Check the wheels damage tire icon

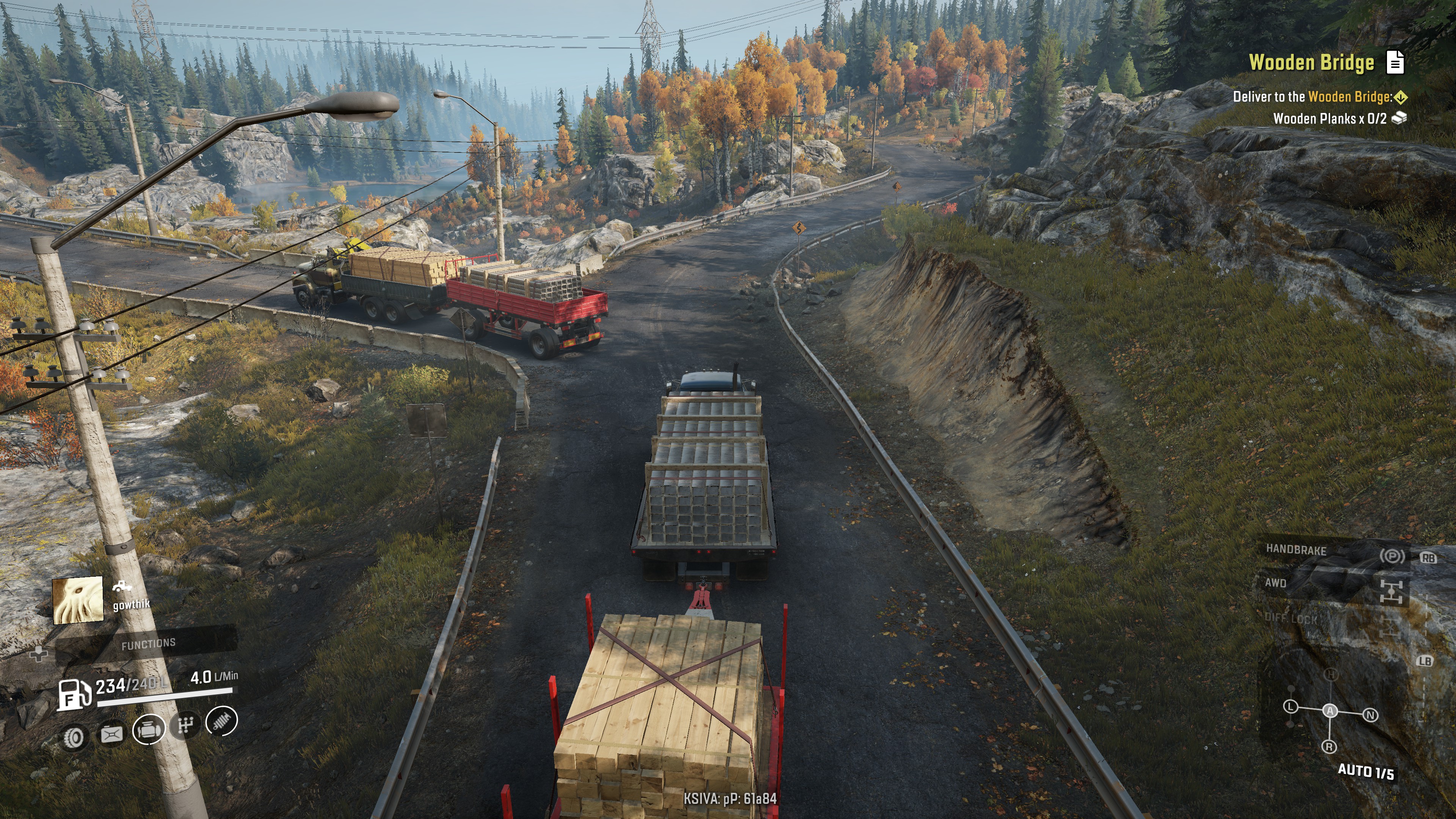[74, 736]
